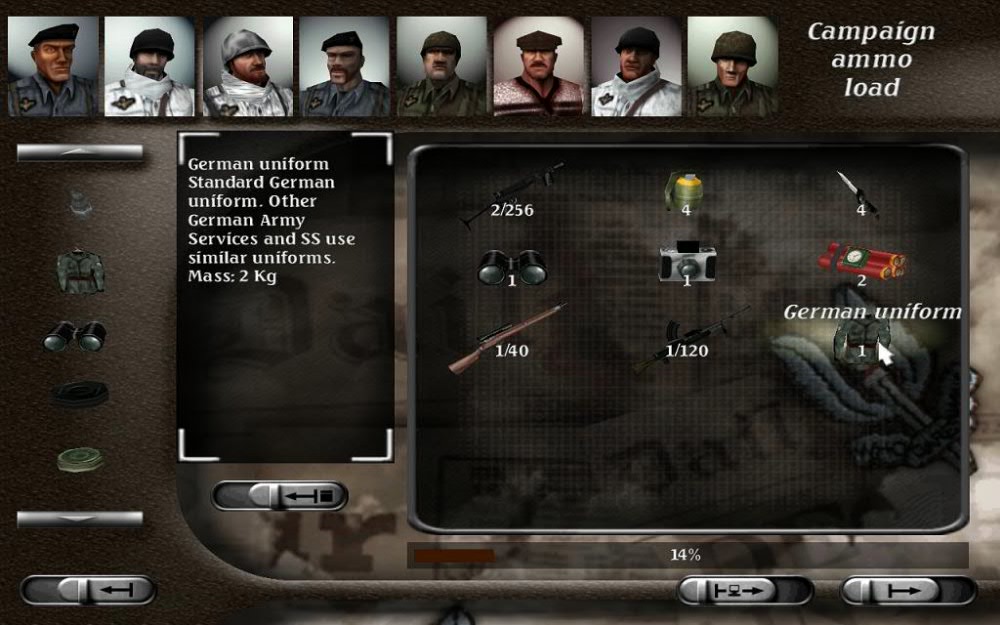The image size is (1000, 625).
Task: Select the combat knife item
Action: pos(858,194)
